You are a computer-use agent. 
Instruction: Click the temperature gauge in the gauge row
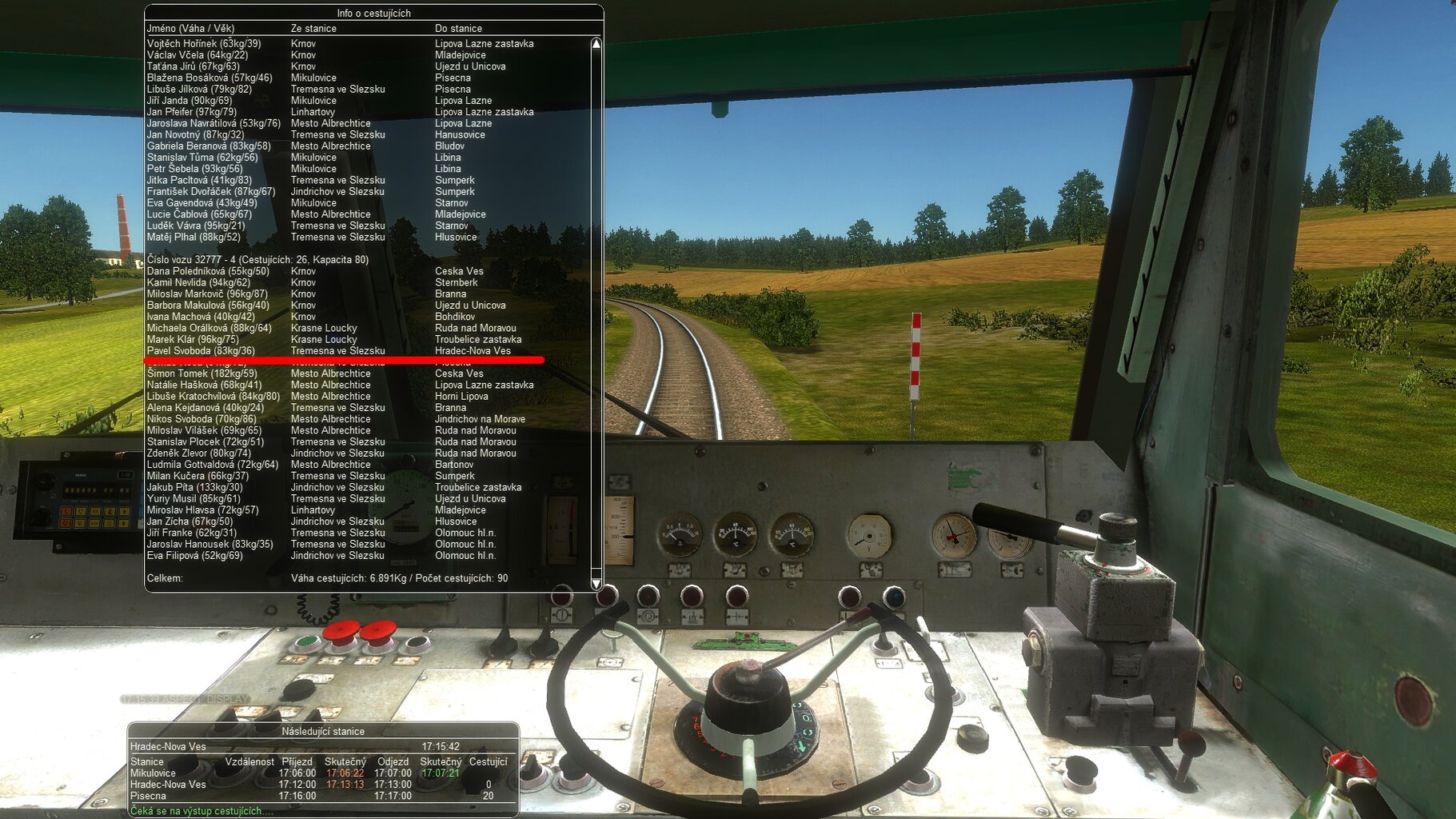[x=732, y=532]
